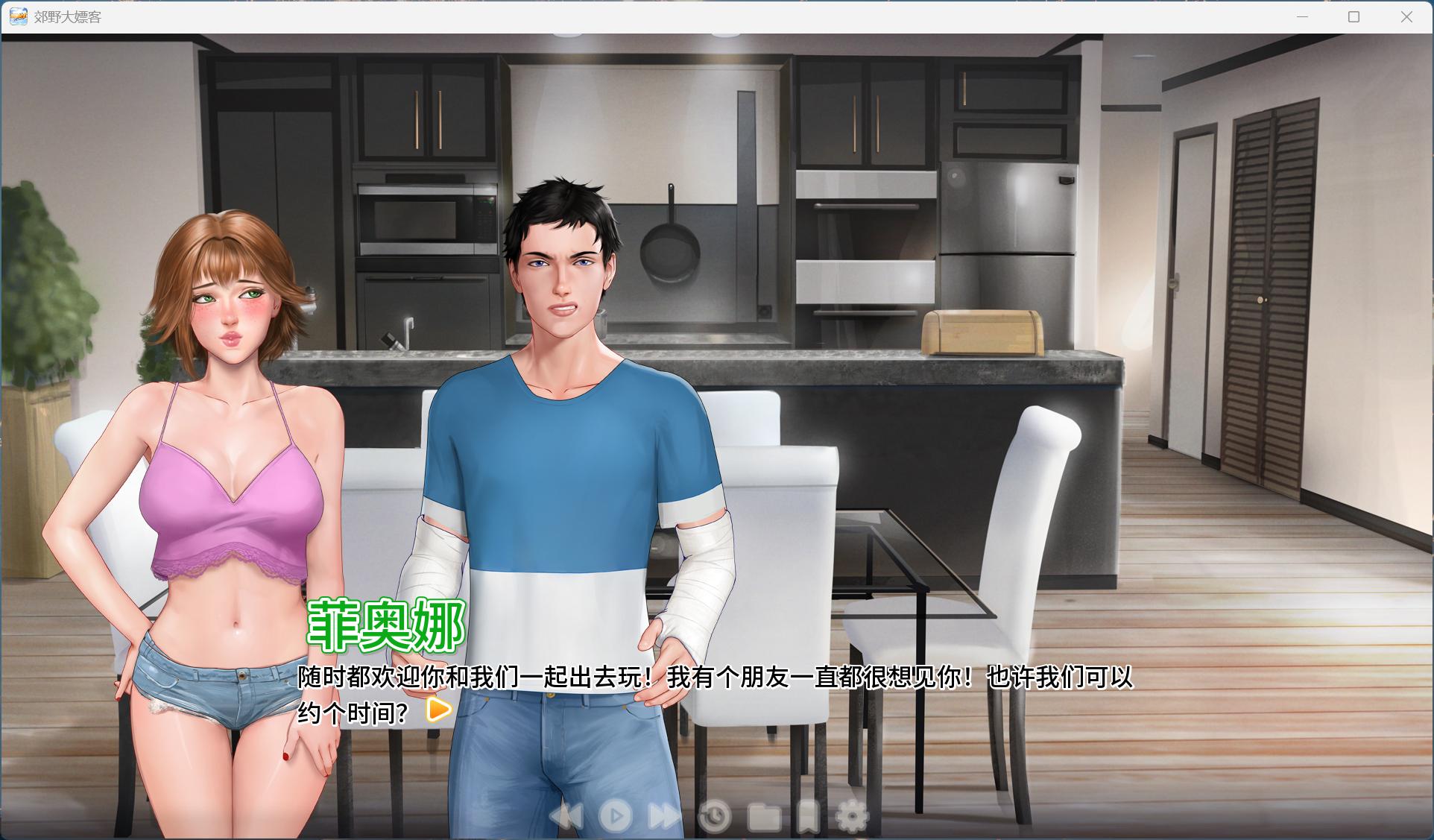Select the rewind icon in the quick menu
This screenshot has width=1434, height=840.
pos(566,816)
